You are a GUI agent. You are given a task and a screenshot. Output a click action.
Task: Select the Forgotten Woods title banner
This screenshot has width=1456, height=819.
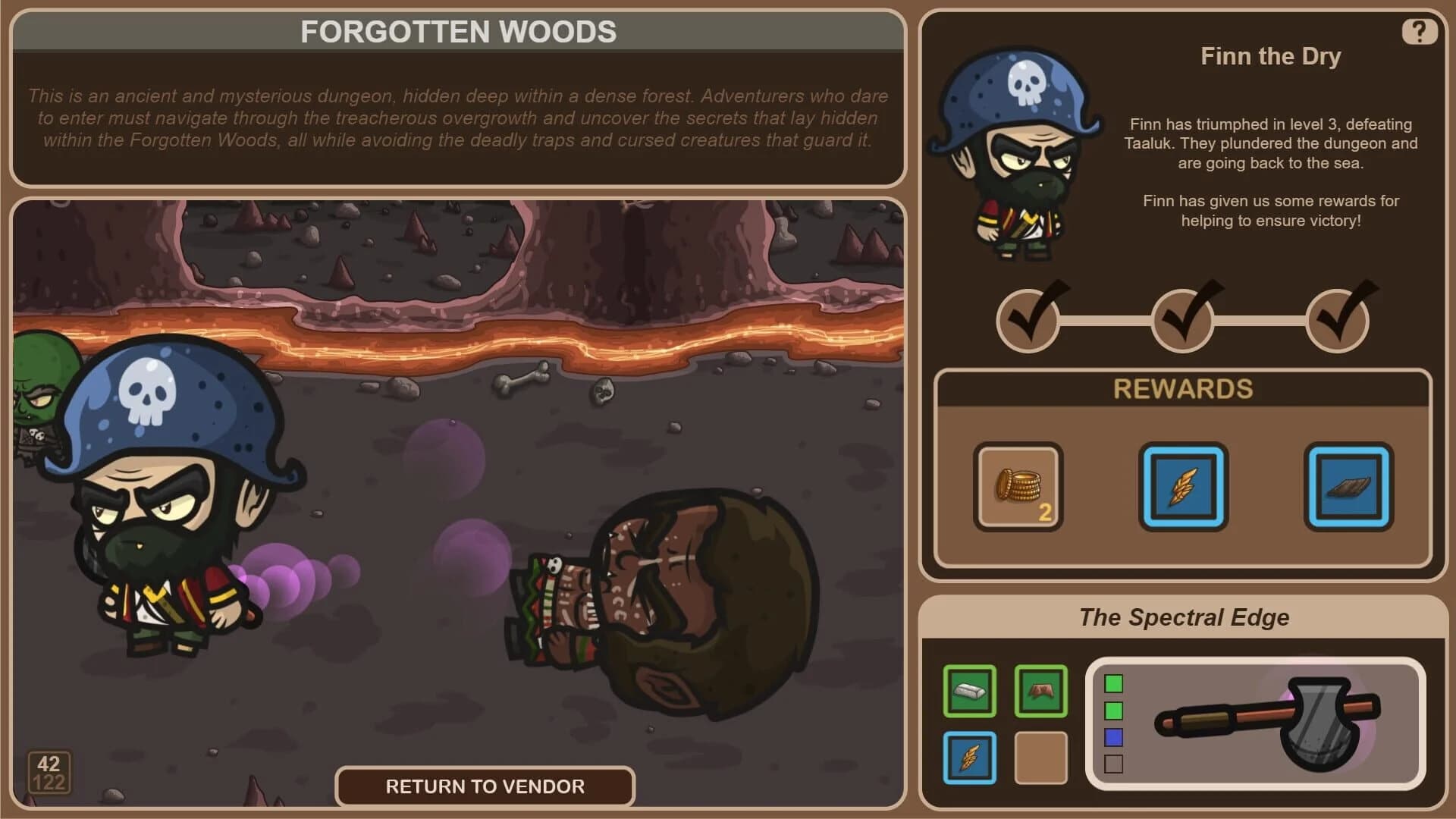459,32
